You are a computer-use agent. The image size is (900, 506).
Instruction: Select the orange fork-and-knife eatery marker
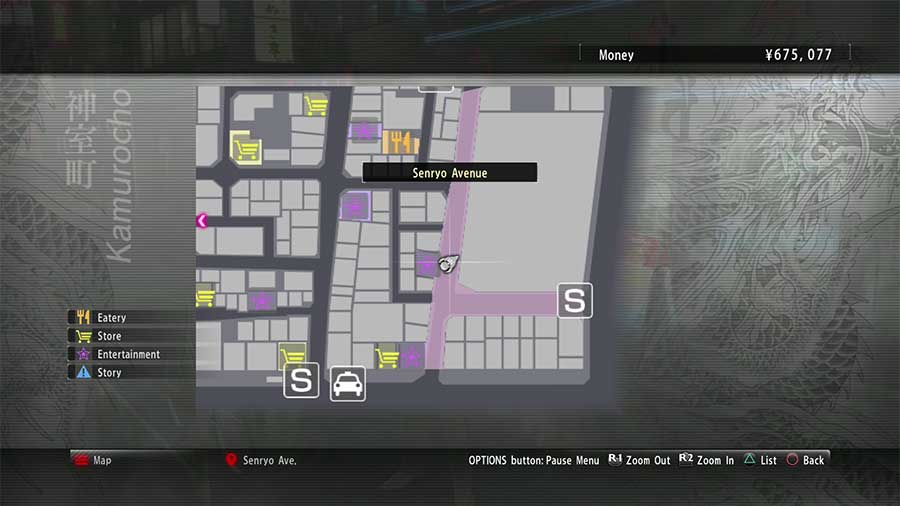point(401,142)
